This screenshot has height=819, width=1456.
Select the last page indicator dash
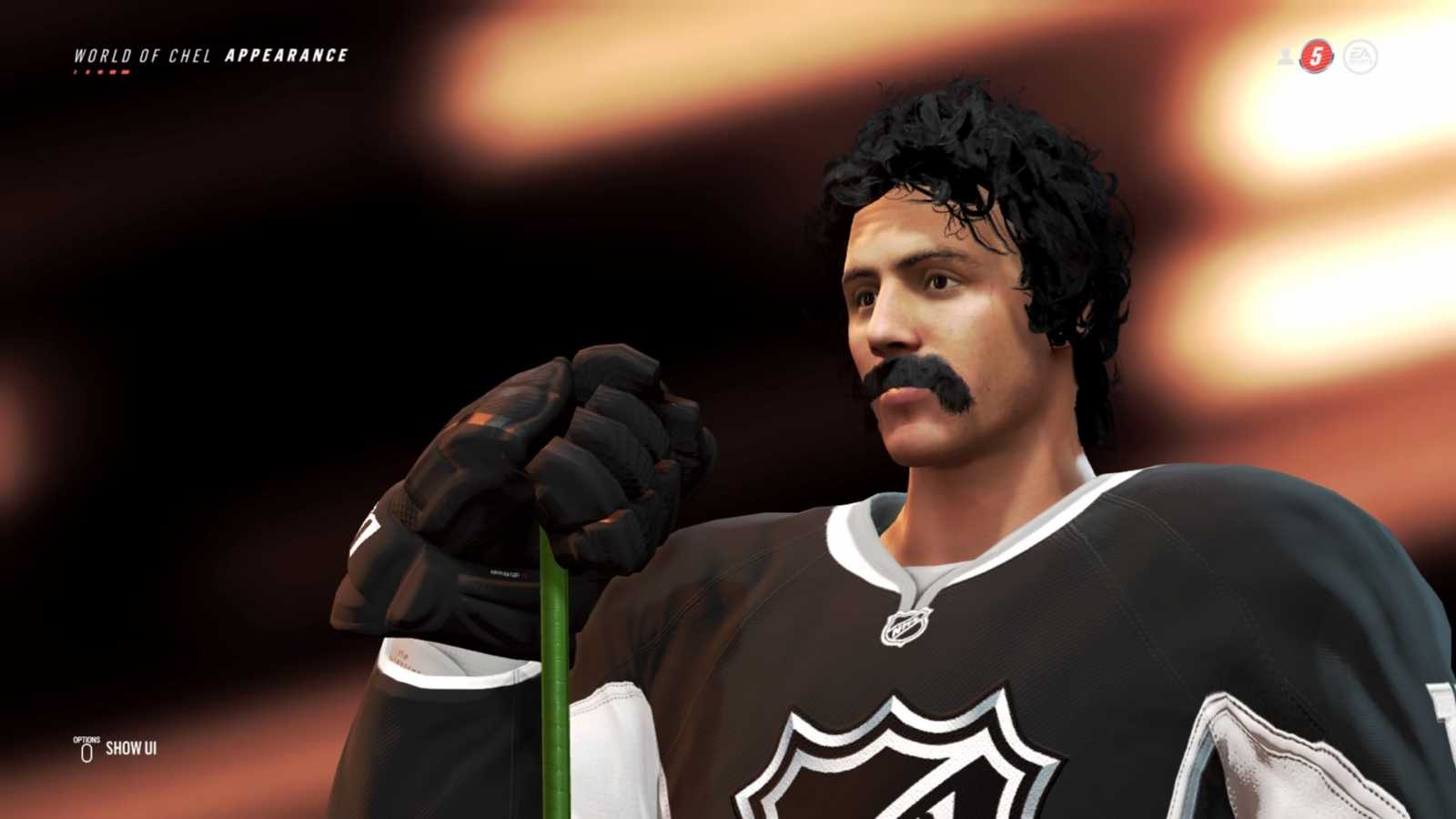point(124,71)
